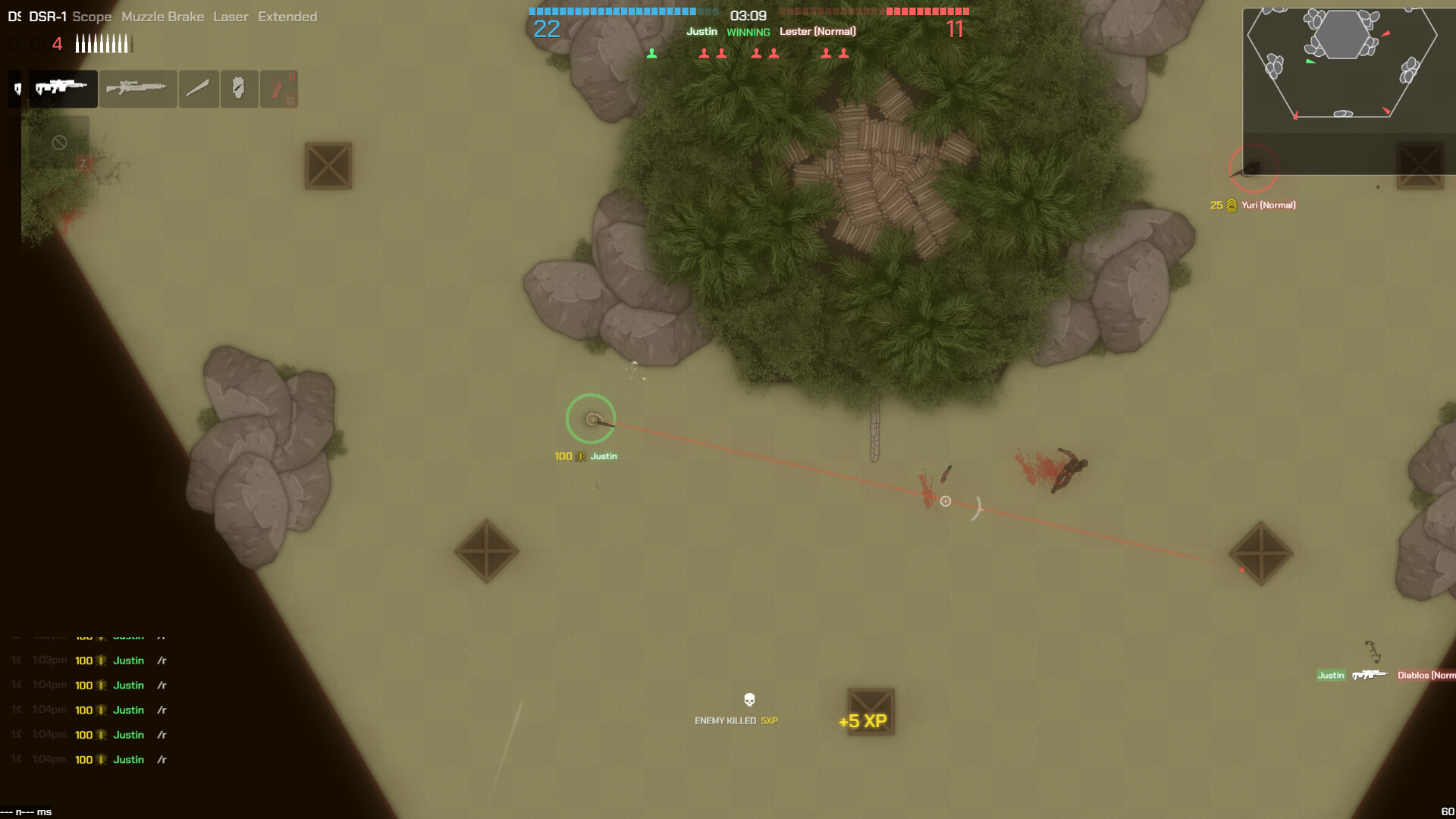1456x819 pixels.
Task: Click the Extended attachment option
Action: tap(287, 16)
